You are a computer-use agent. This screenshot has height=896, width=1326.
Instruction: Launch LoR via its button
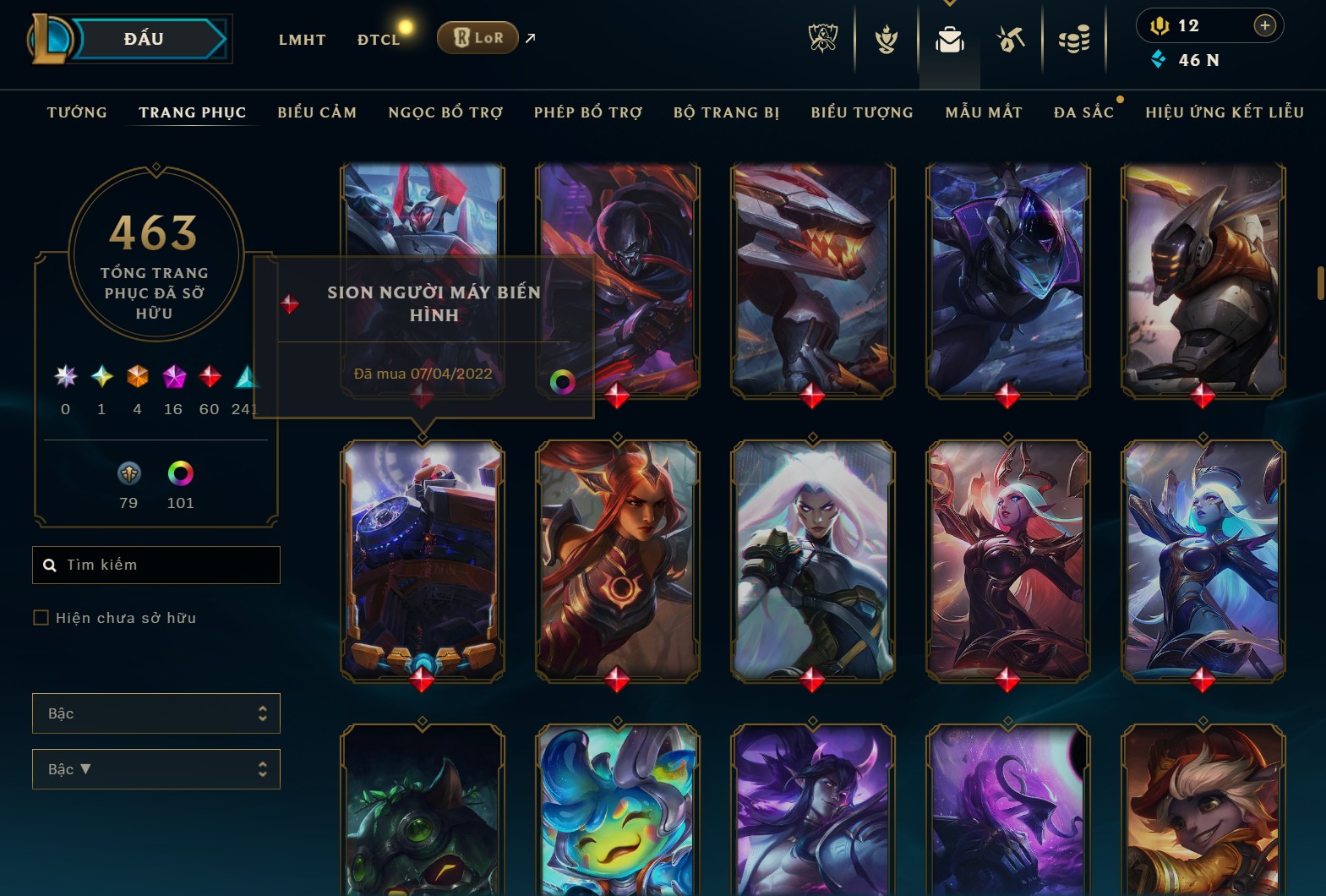[477, 37]
